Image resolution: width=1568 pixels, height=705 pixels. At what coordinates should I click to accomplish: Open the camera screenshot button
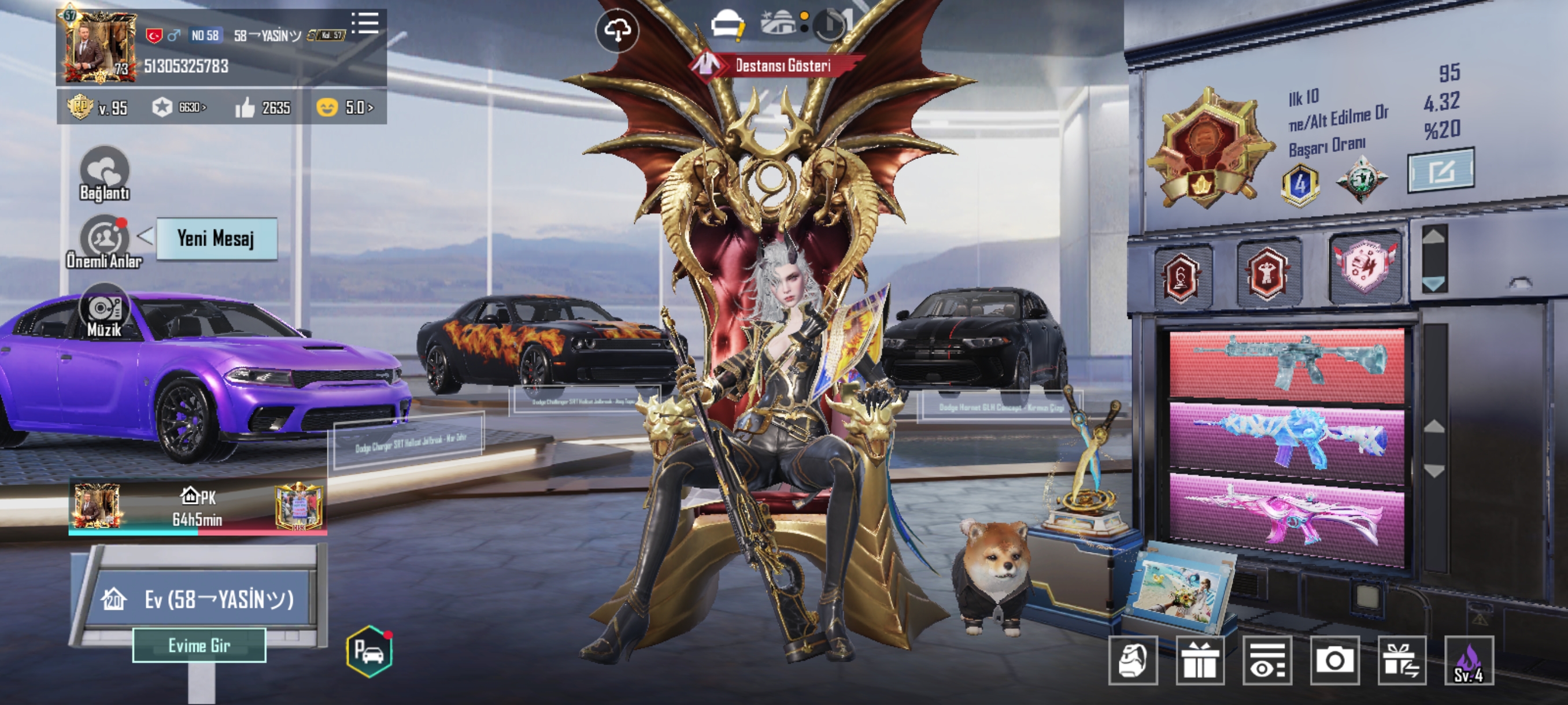point(1335,660)
